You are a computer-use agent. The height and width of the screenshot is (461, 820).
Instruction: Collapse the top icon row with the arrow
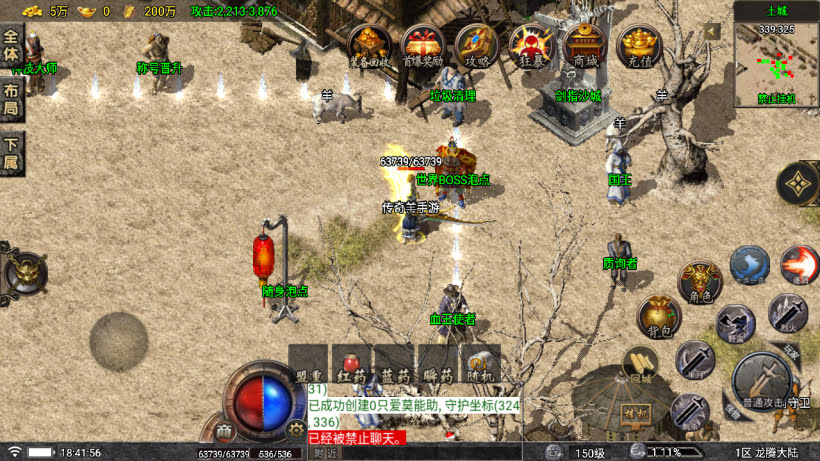[x=712, y=31]
